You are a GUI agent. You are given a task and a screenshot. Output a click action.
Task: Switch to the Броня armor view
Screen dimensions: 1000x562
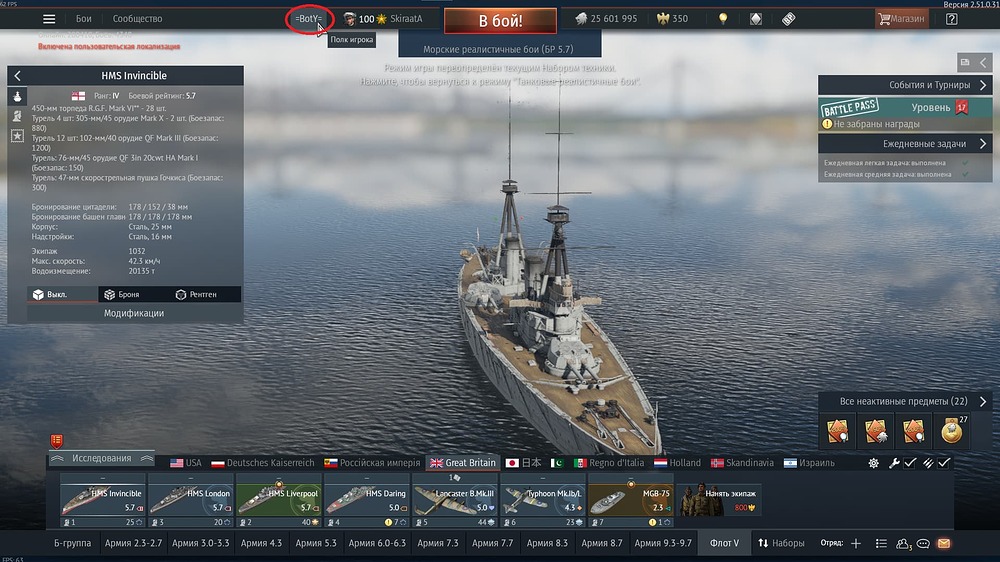coord(121,295)
